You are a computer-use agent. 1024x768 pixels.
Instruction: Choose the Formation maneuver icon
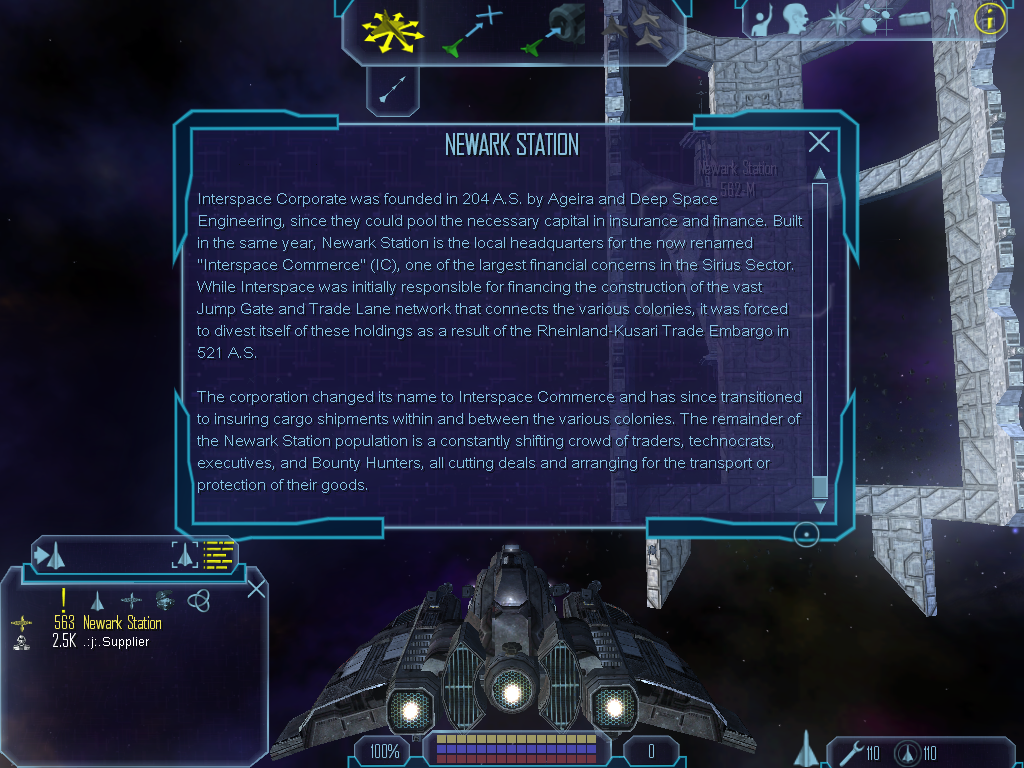click(631, 31)
